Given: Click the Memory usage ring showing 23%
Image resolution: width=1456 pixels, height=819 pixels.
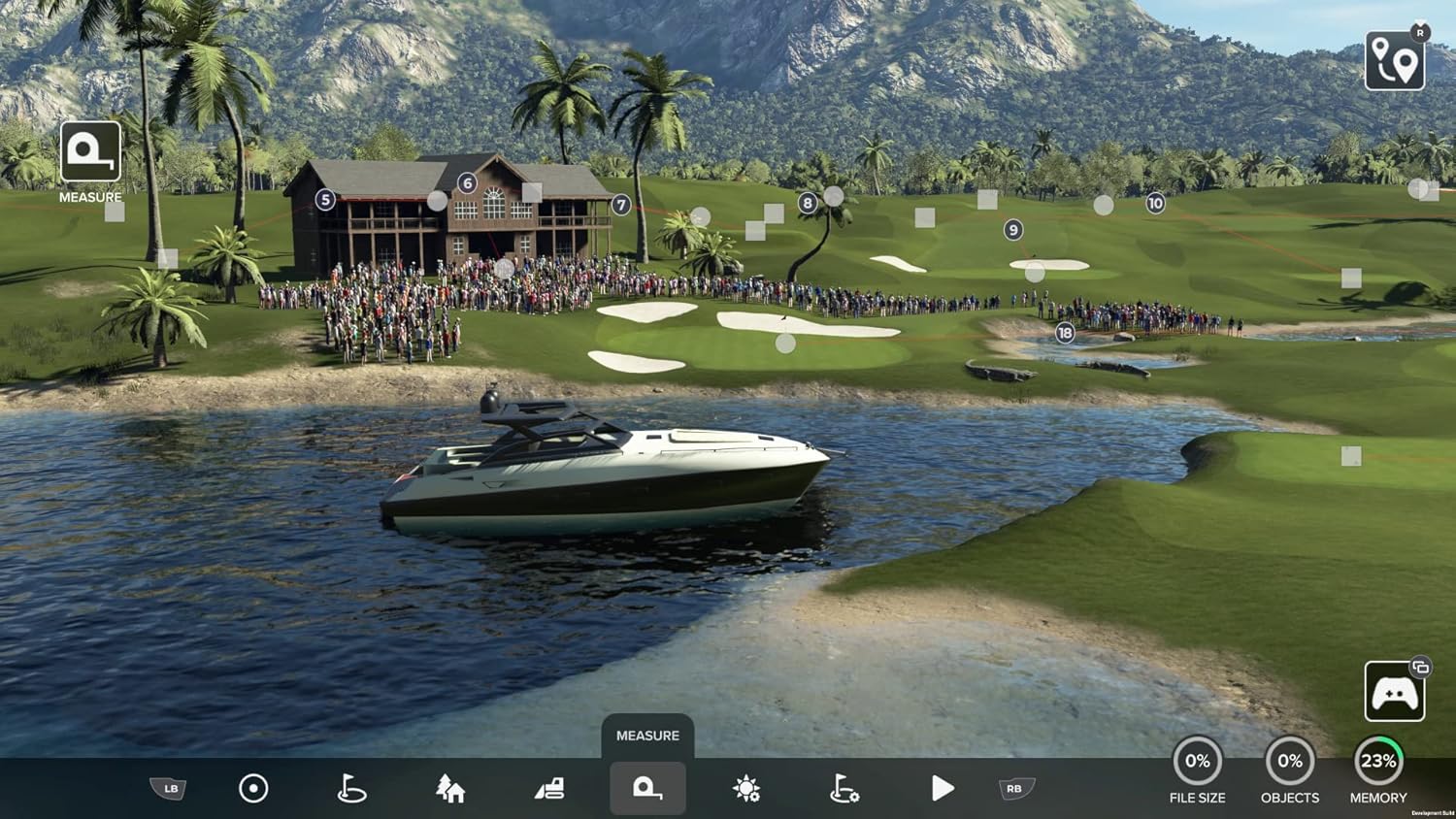Looking at the screenshot, I should pos(1378,761).
